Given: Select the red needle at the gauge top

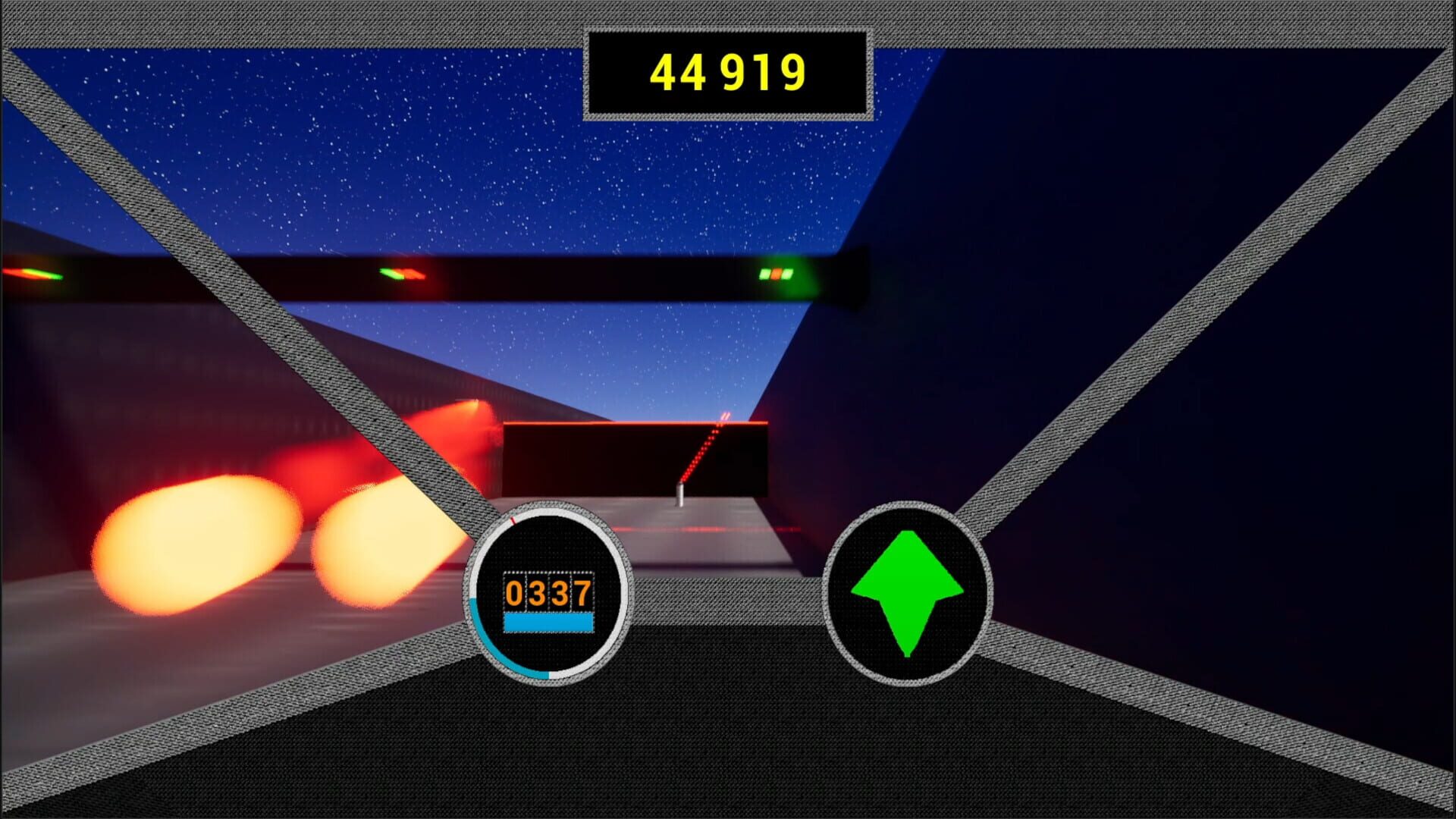Looking at the screenshot, I should click(x=514, y=522).
